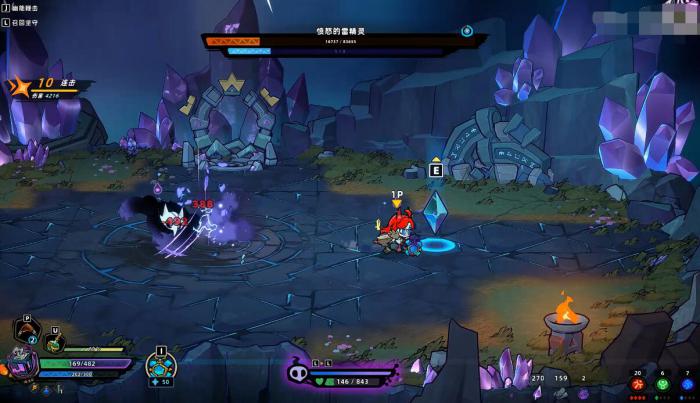The width and height of the screenshot is (700, 403).
Task: Click the player character portrait
Action: click(22, 365)
